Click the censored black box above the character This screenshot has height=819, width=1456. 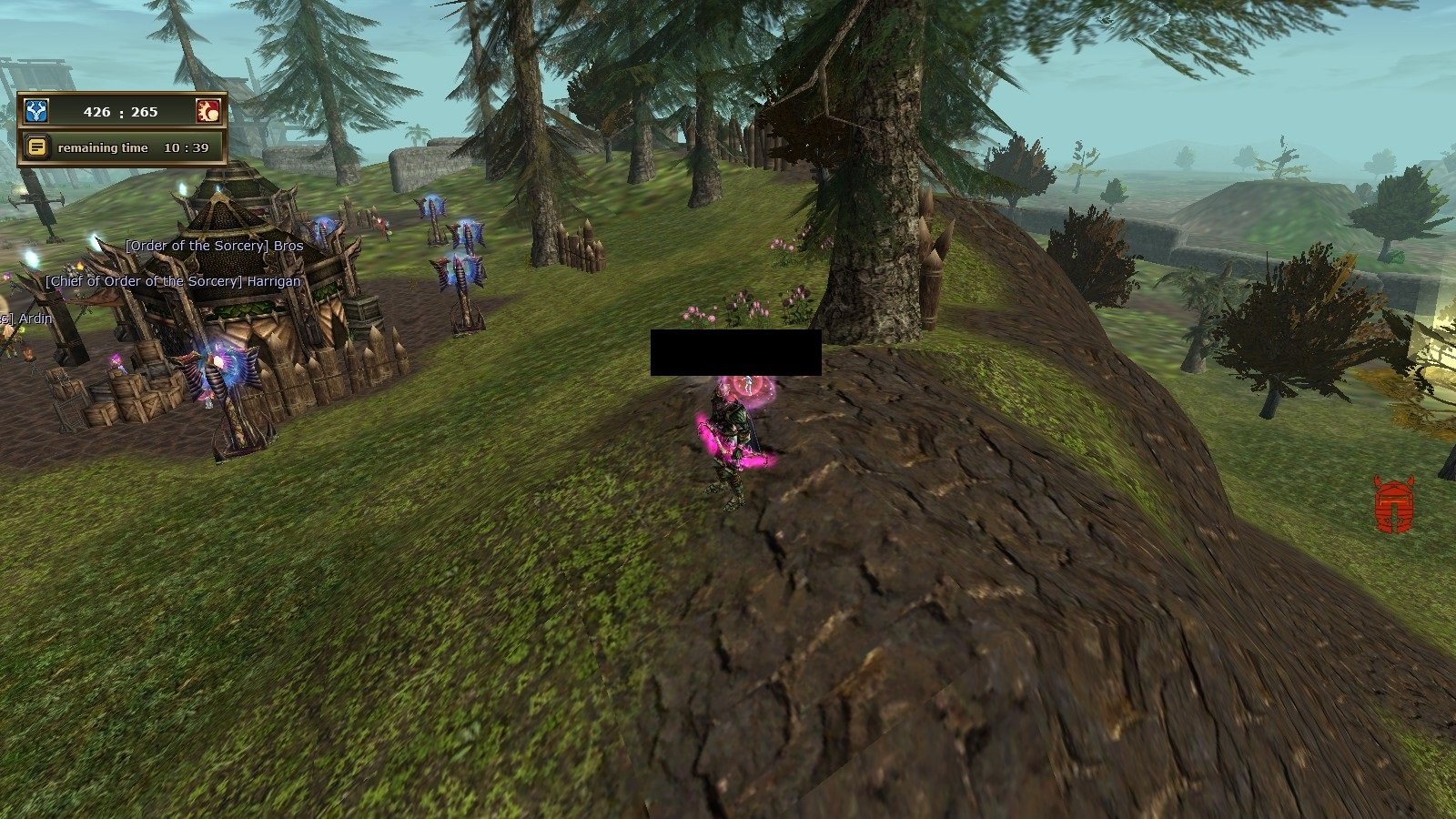coord(735,354)
